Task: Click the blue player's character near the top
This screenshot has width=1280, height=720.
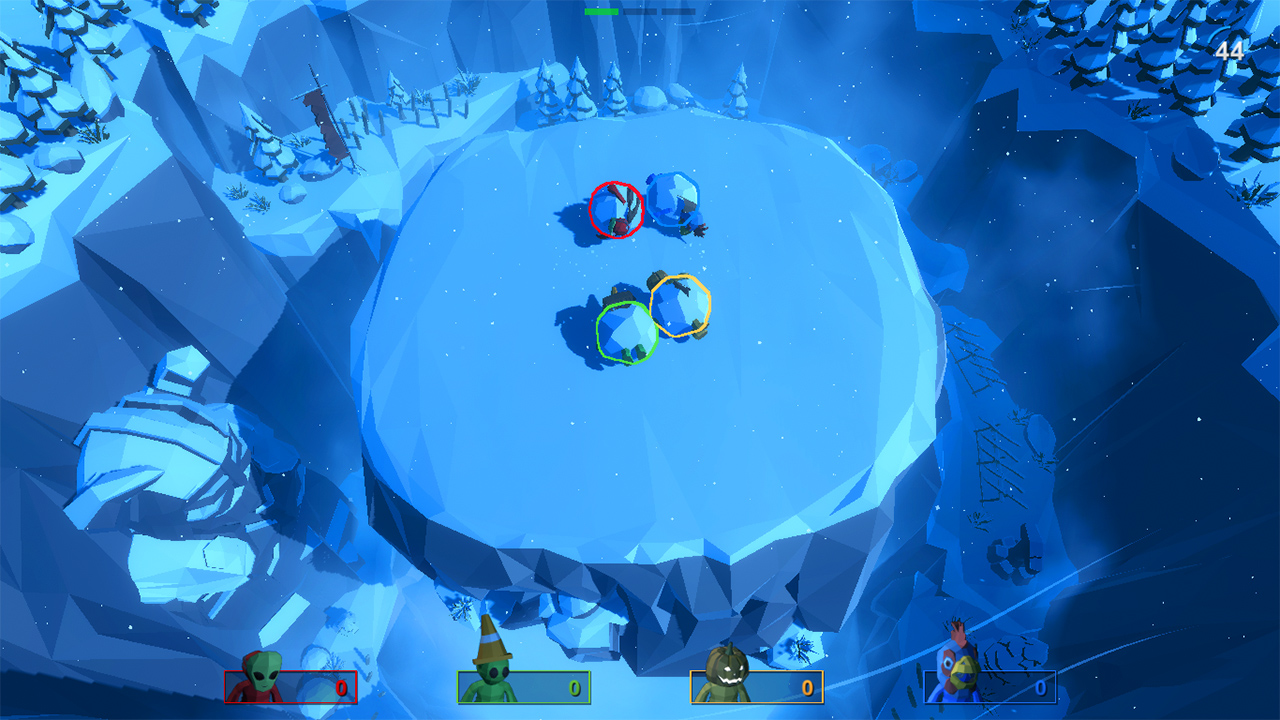Action: point(672,200)
